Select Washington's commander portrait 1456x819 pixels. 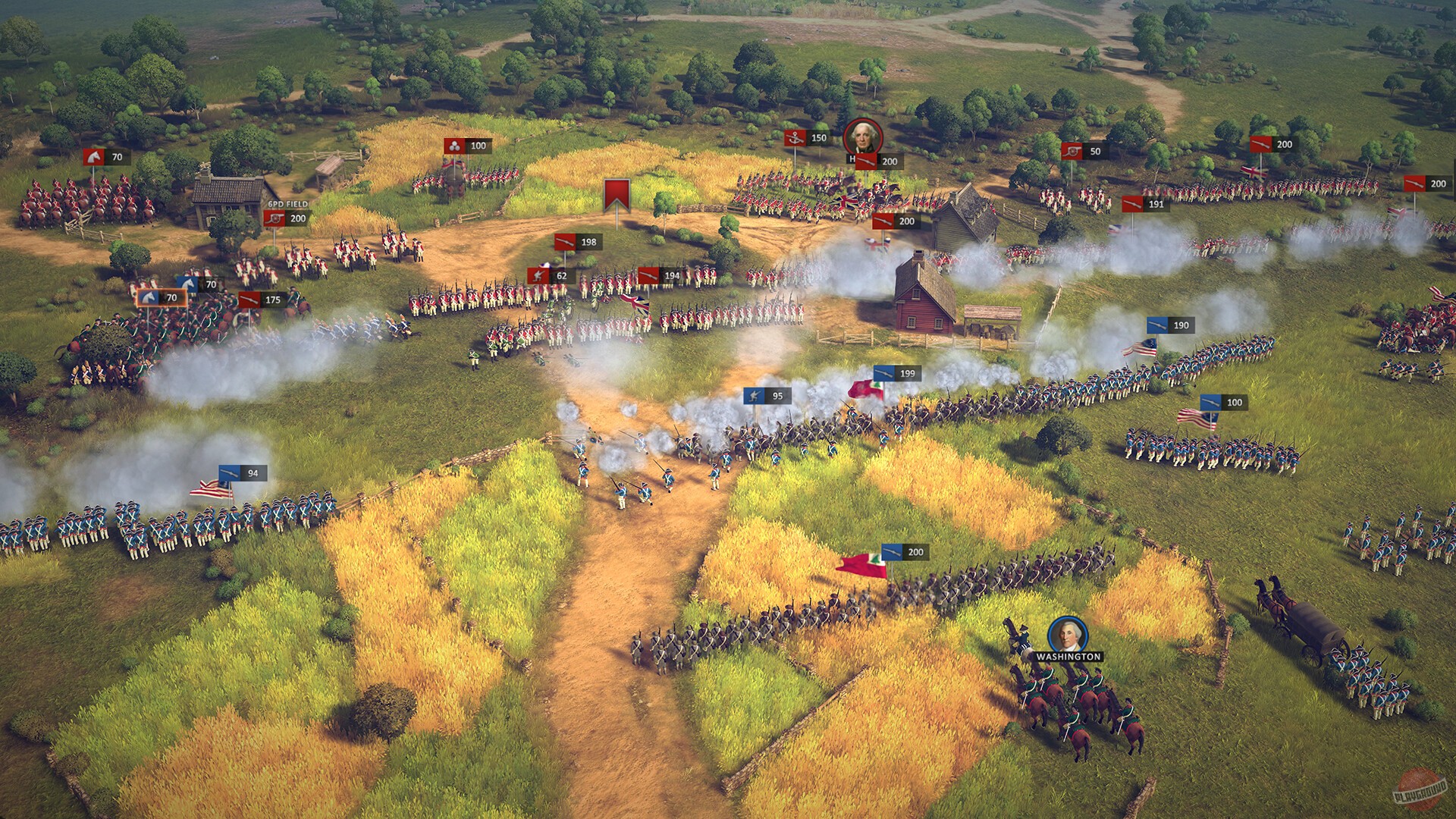(x=1068, y=635)
